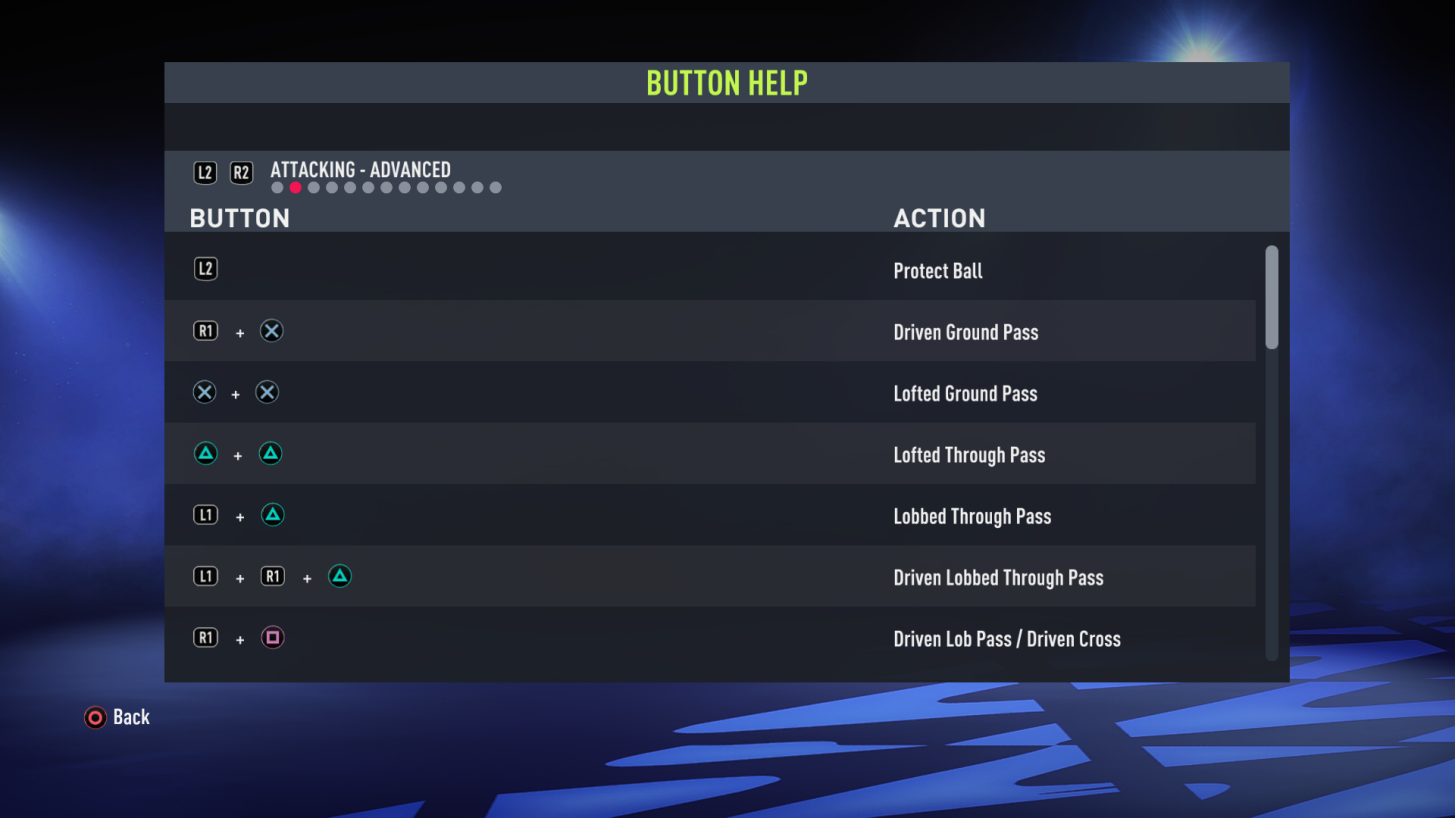Select the Square icon in Driven Lob Pass row

pos(271,637)
